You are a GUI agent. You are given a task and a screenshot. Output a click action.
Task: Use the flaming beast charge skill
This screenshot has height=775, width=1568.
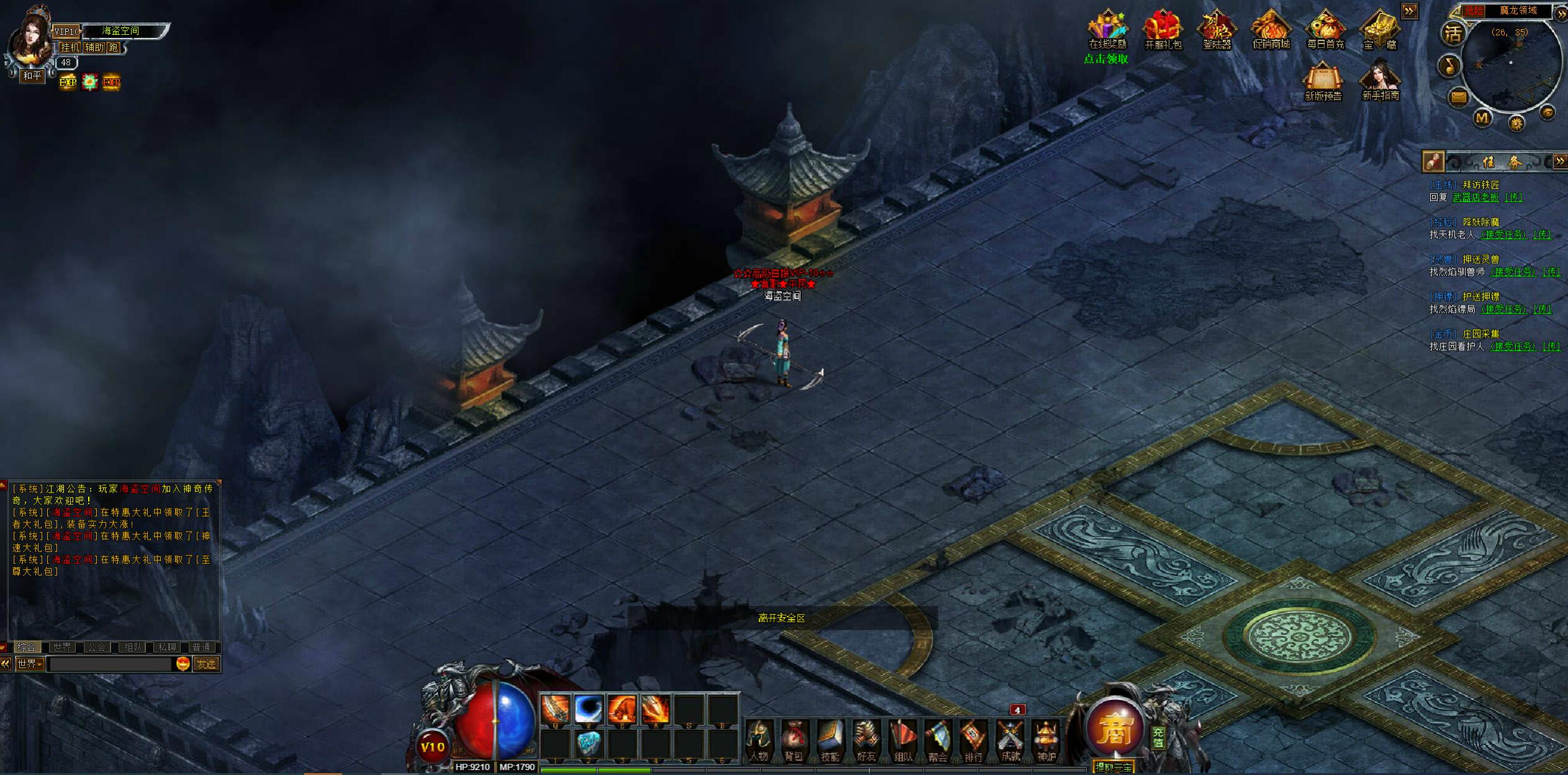pos(622,709)
